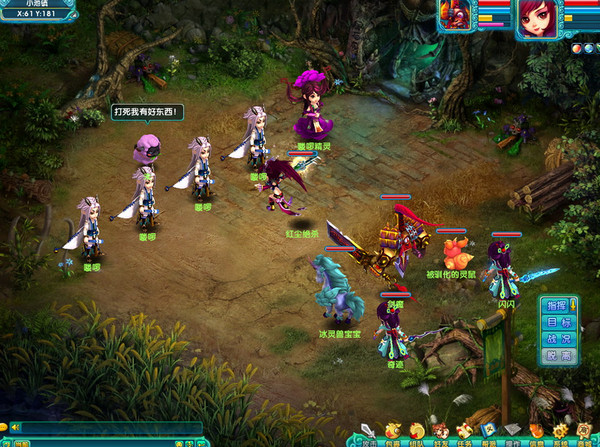Select the red-haired player portrait
This screenshot has width=600, height=447.
tap(537, 19)
